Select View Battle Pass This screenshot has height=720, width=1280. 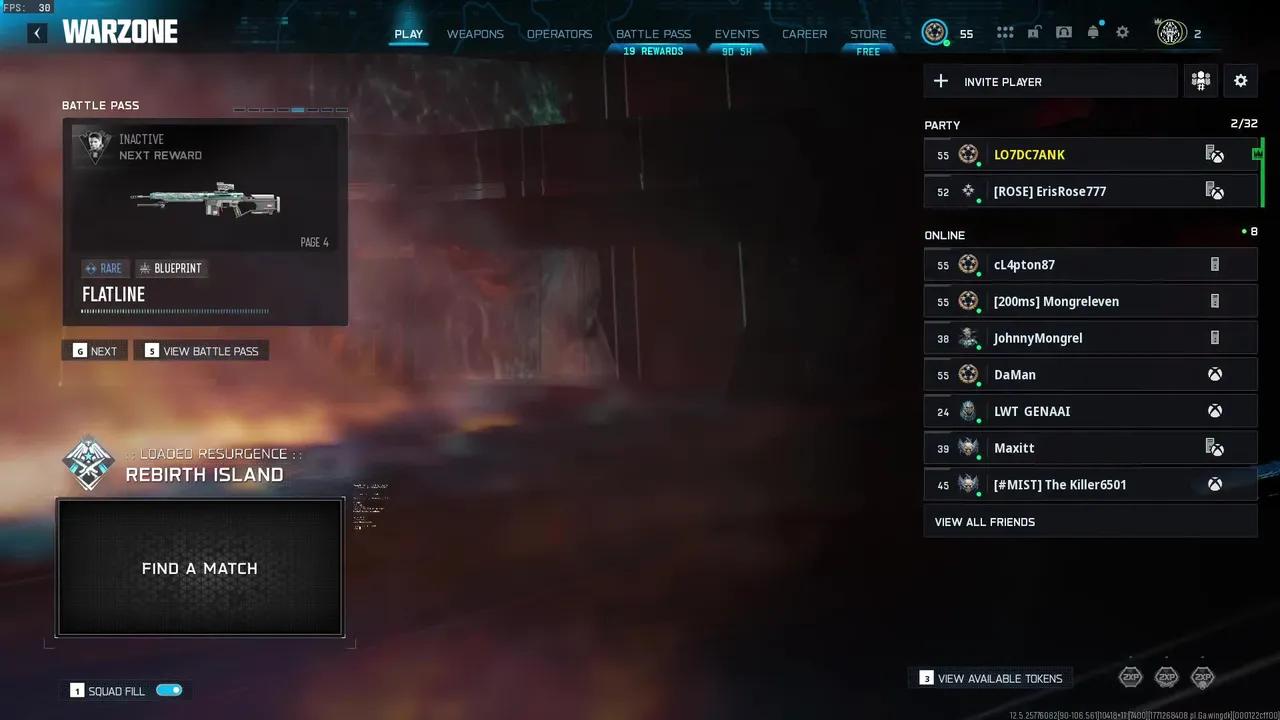[x=201, y=350]
